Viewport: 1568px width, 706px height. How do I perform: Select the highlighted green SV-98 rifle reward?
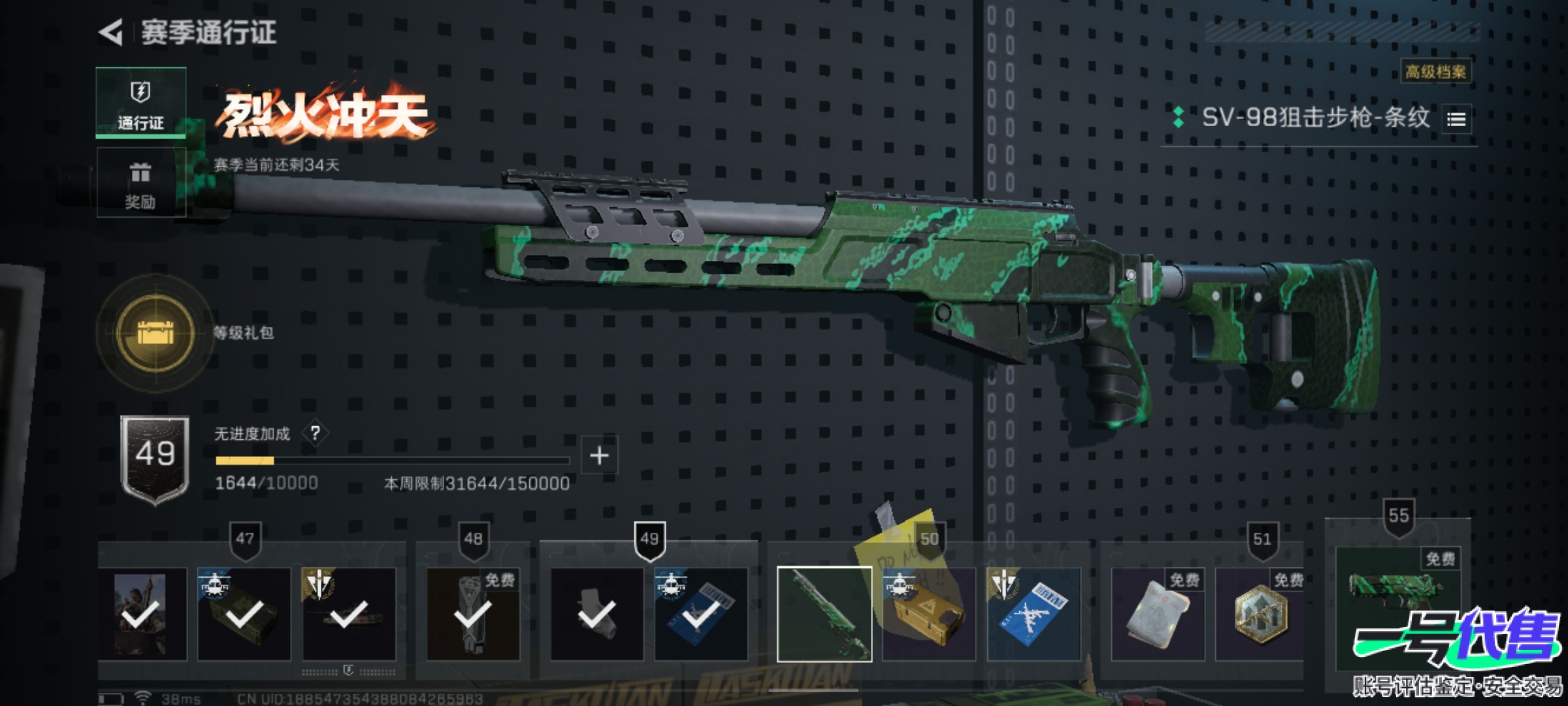click(824, 614)
